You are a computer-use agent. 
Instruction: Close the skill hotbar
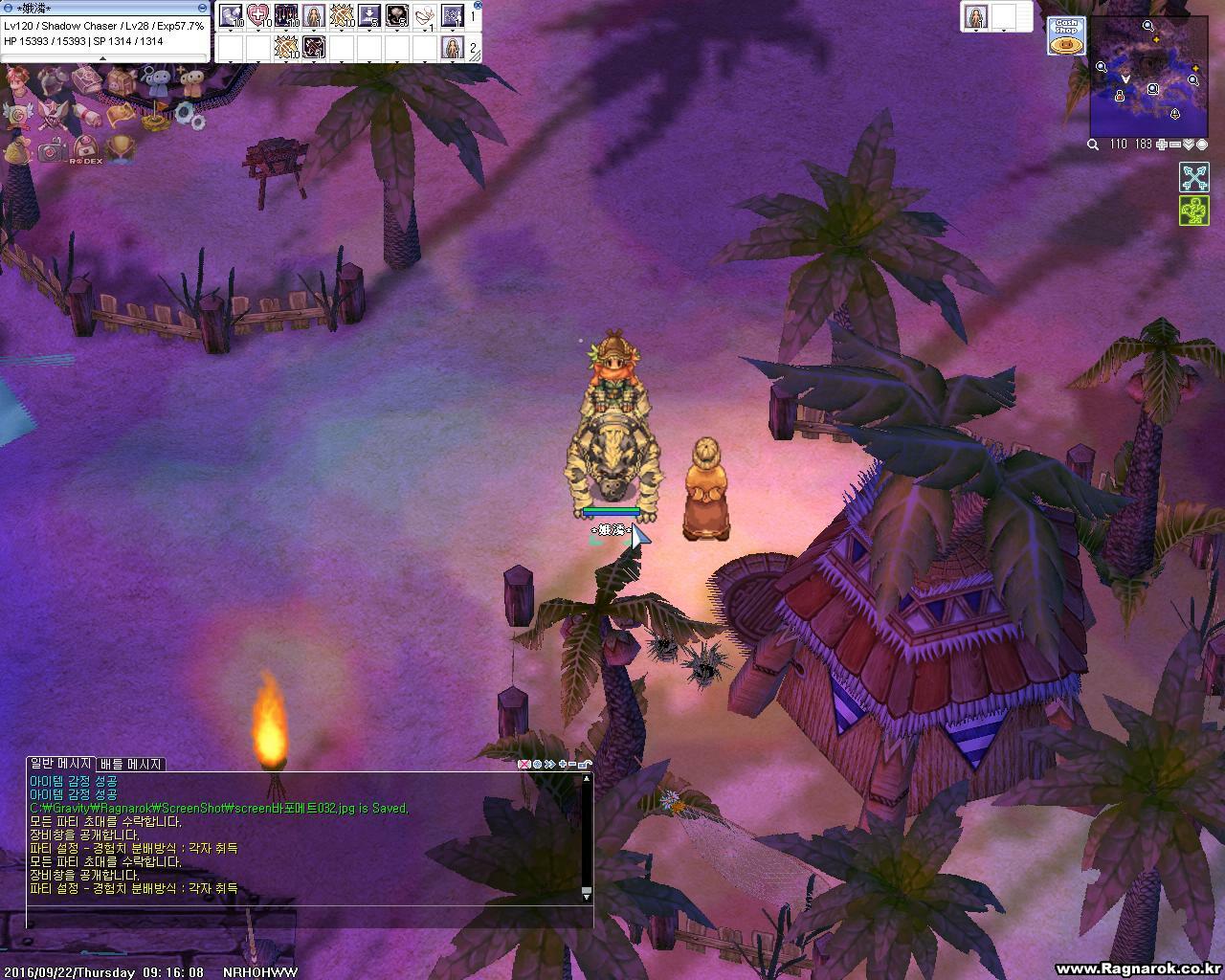[478, 5]
